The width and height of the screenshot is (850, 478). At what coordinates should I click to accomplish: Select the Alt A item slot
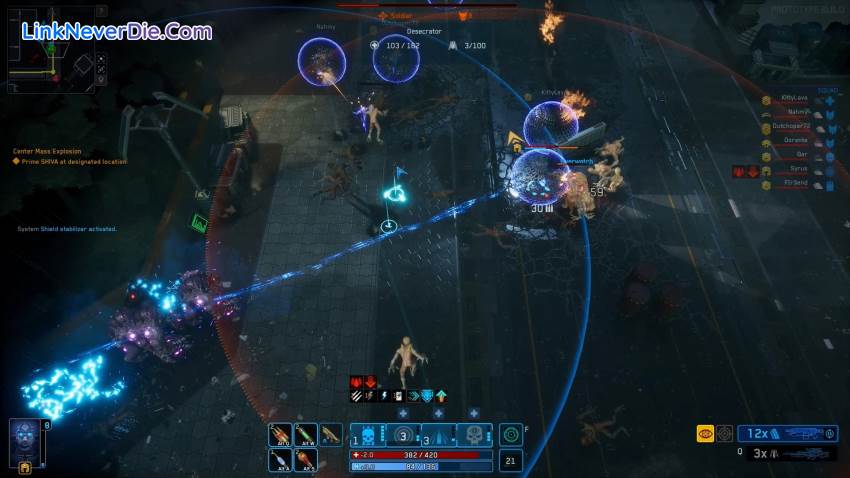tap(280, 460)
